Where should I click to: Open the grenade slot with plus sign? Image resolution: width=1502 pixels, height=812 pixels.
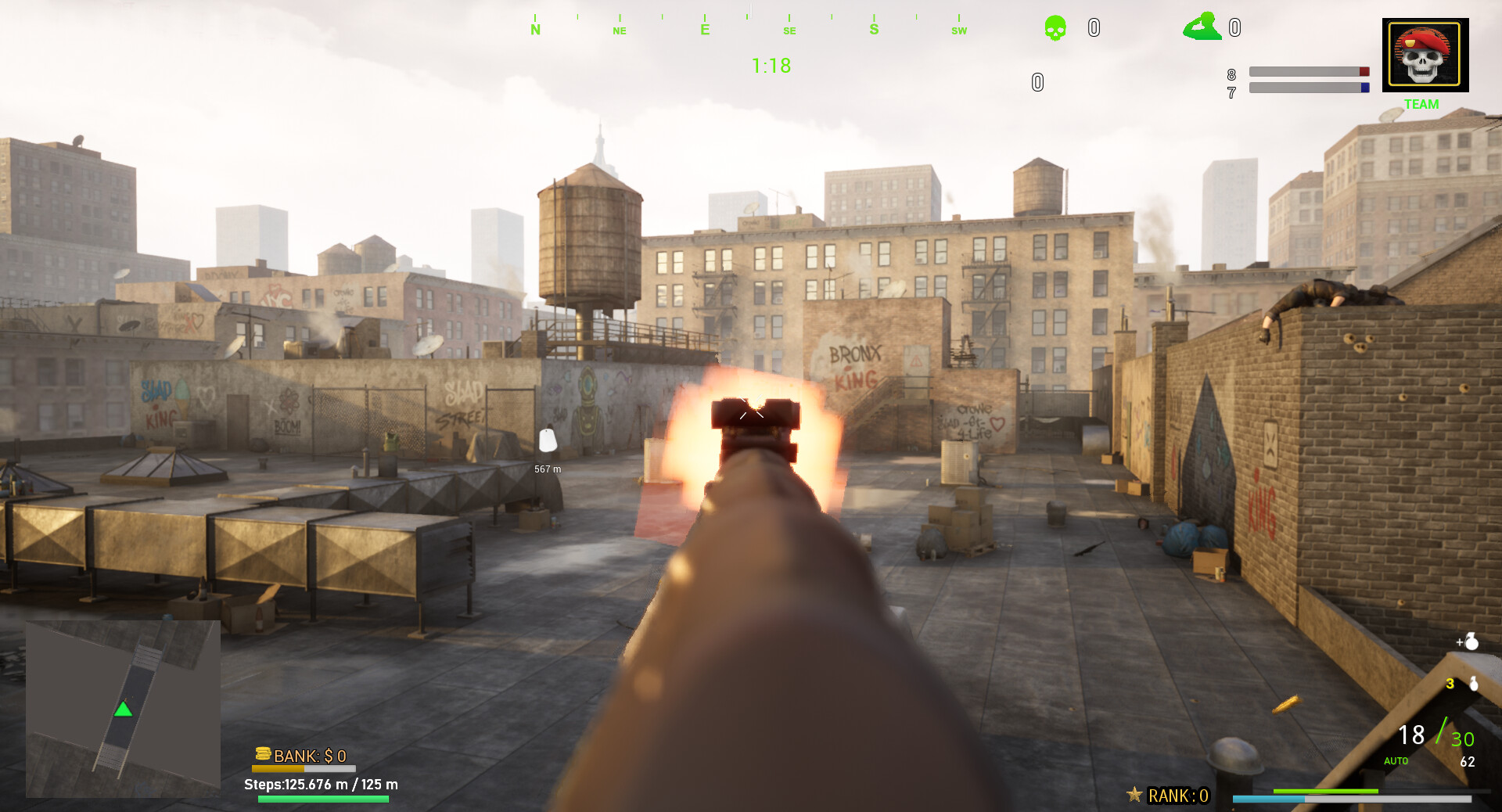click(1468, 641)
